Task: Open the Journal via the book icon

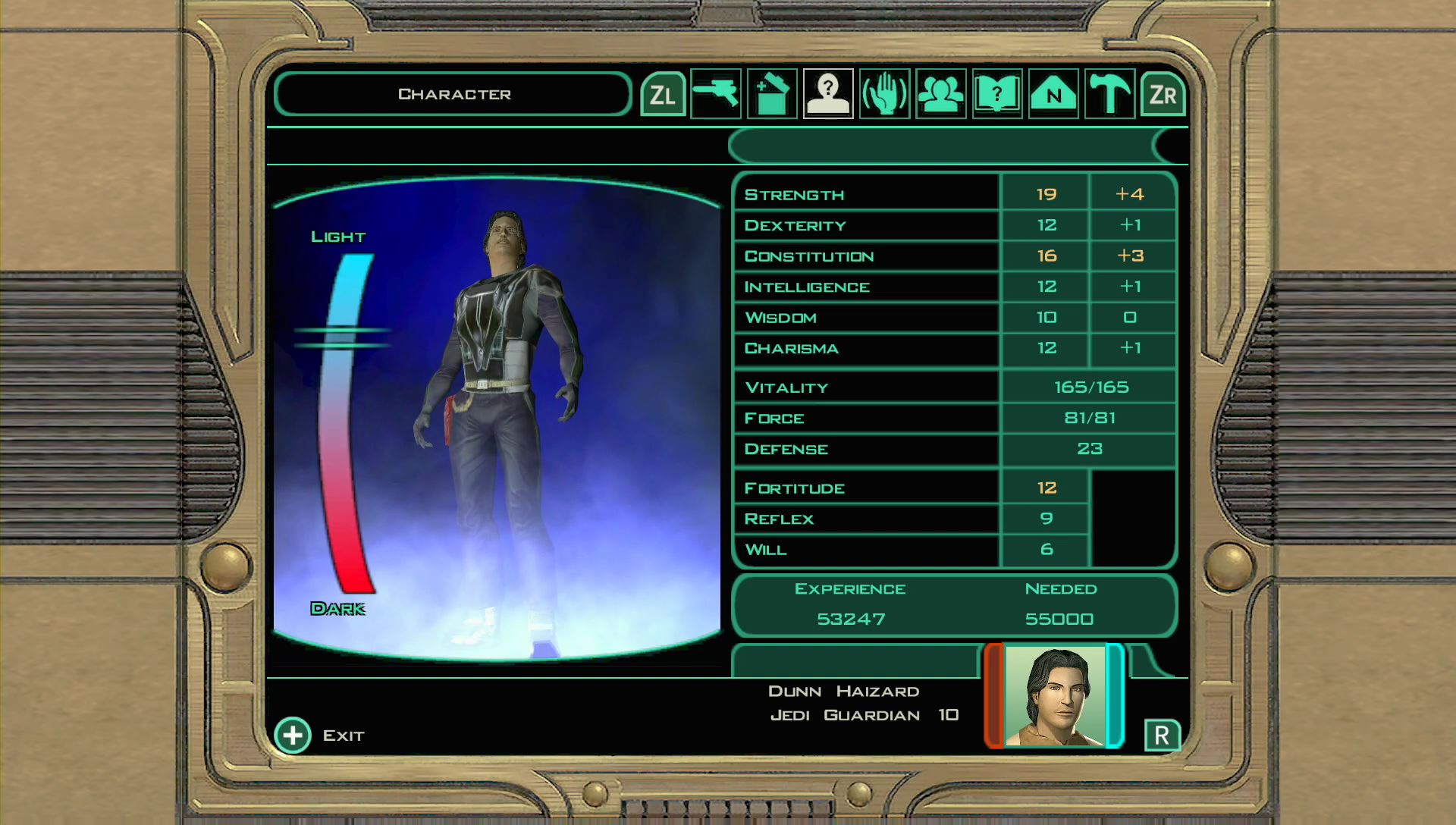Action: click(x=996, y=94)
